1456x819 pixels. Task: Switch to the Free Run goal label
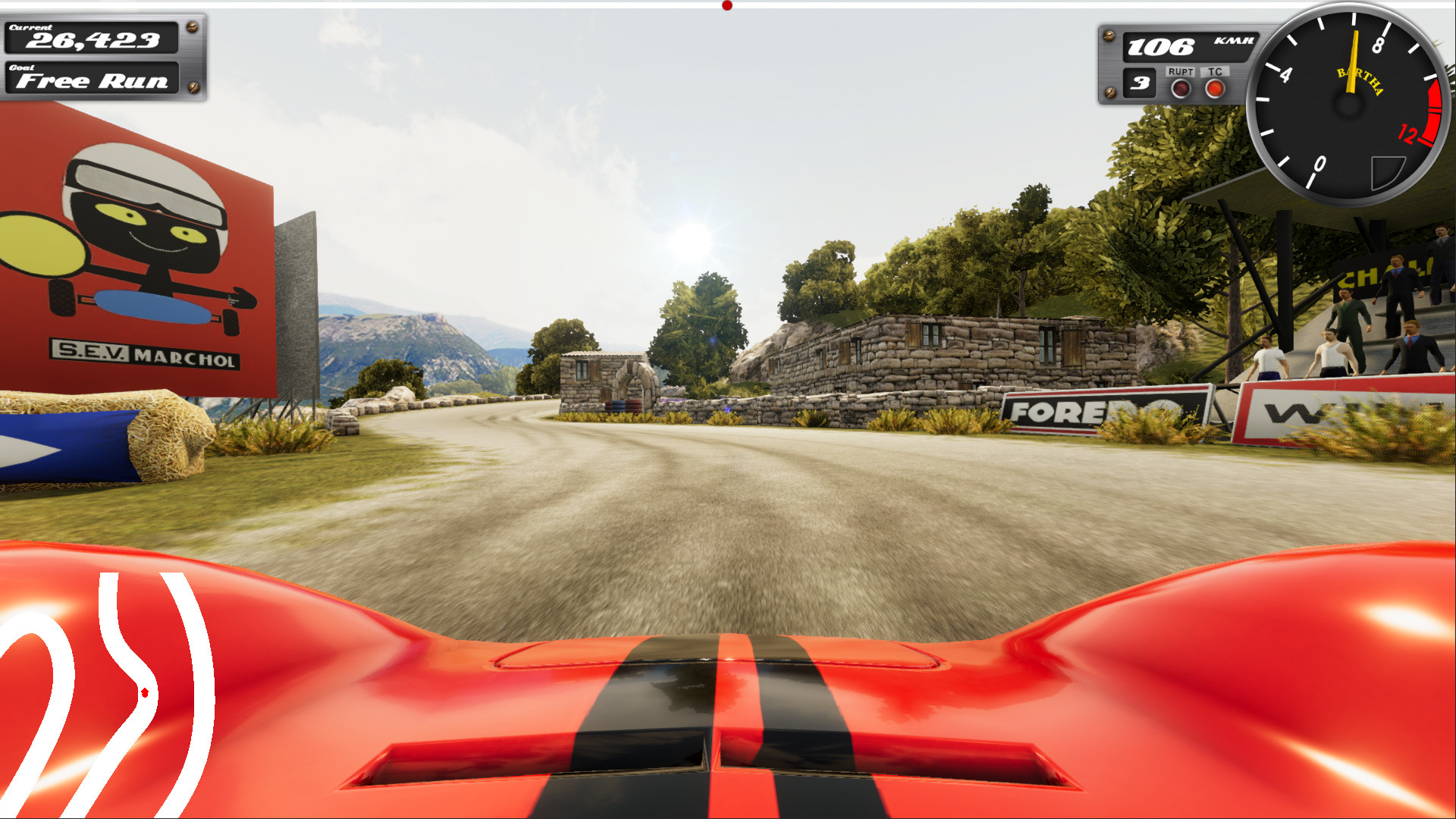pos(91,81)
